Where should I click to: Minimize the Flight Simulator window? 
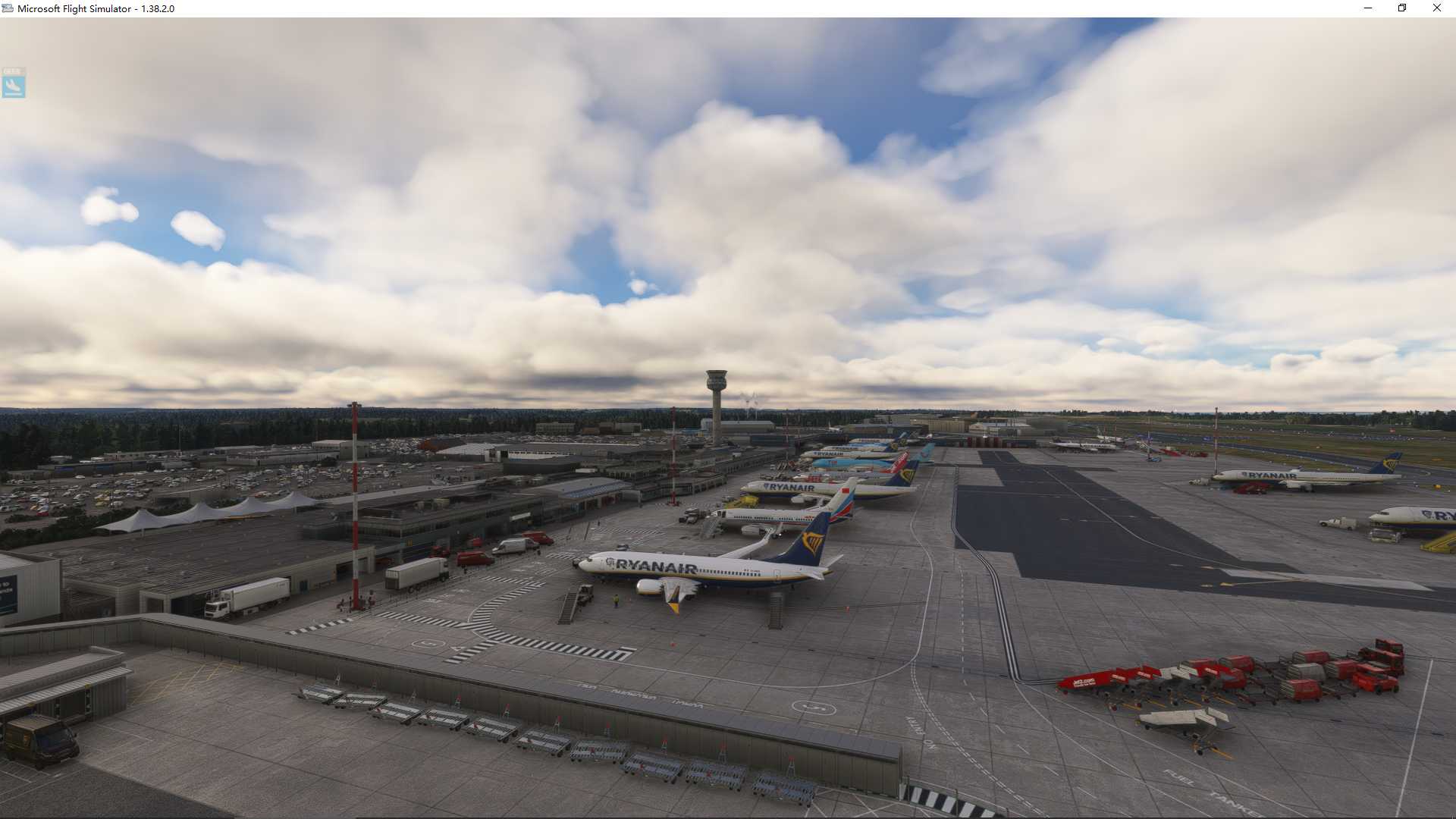click(x=1368, y=8)
